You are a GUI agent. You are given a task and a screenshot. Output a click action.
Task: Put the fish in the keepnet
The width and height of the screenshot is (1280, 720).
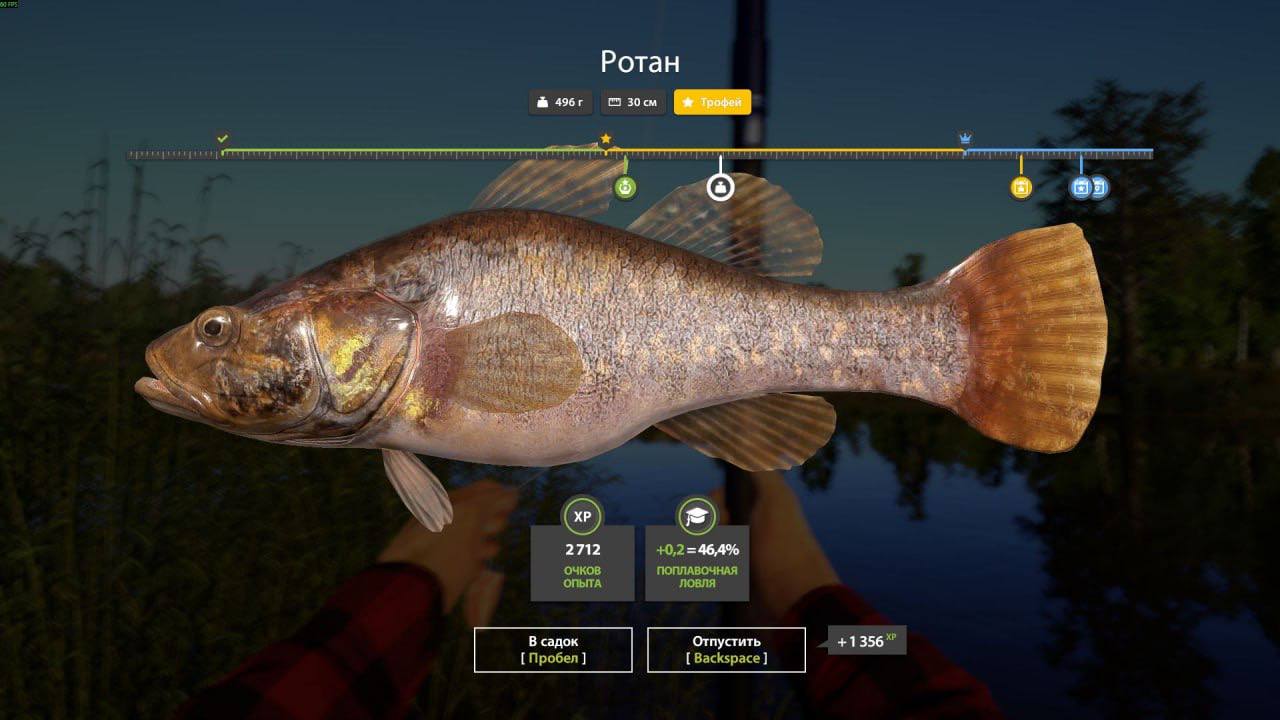point(552,649)
